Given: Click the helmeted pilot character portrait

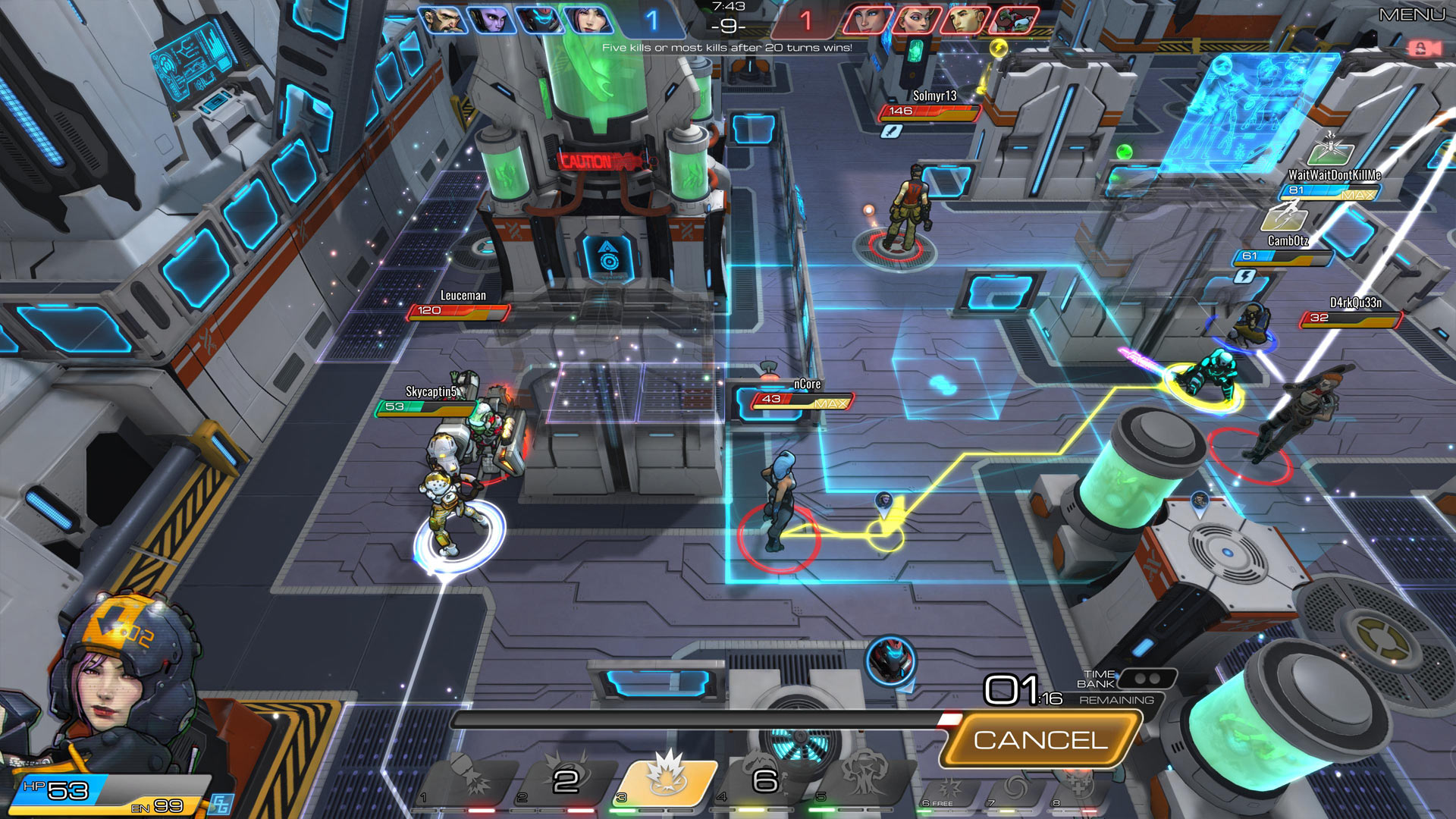Looking at the screenshot, I should [121, 682].
